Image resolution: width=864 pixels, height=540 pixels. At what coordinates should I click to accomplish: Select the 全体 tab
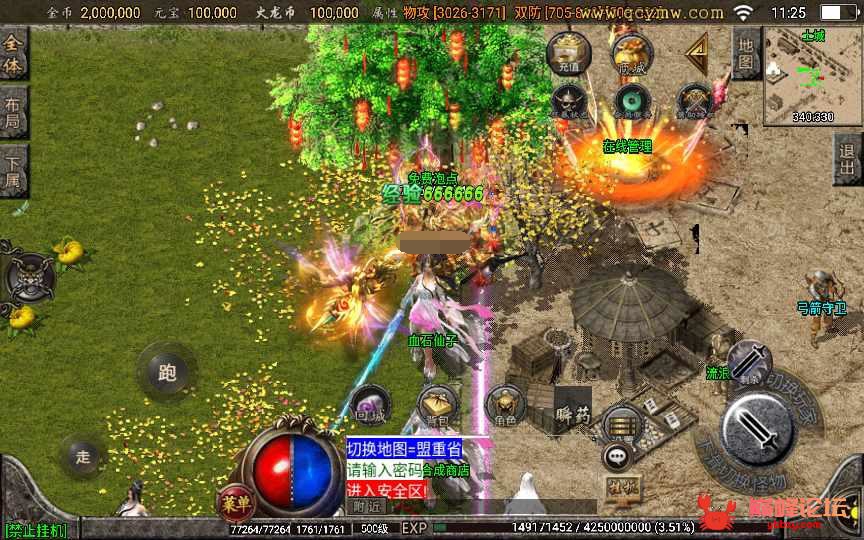13,53
